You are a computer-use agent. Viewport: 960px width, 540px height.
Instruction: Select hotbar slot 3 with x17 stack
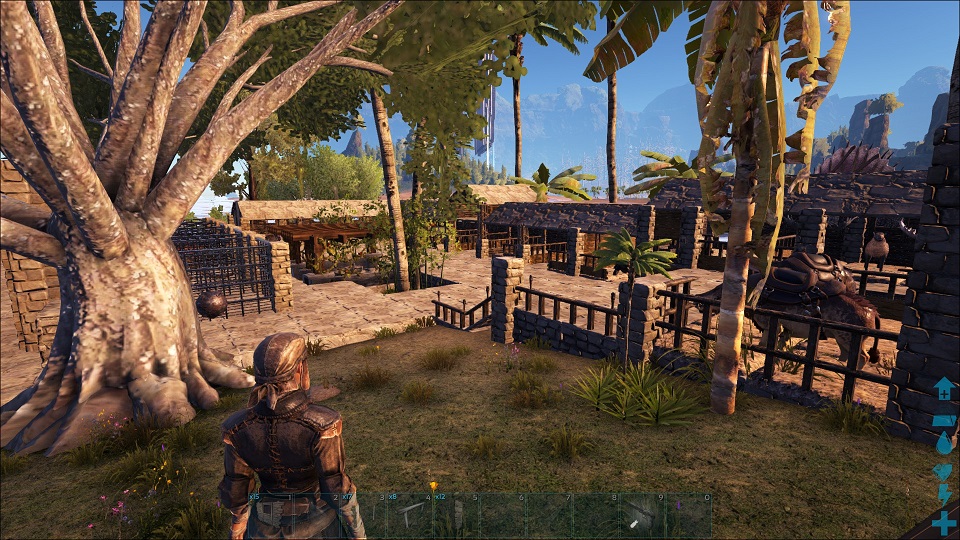point(363,515)
